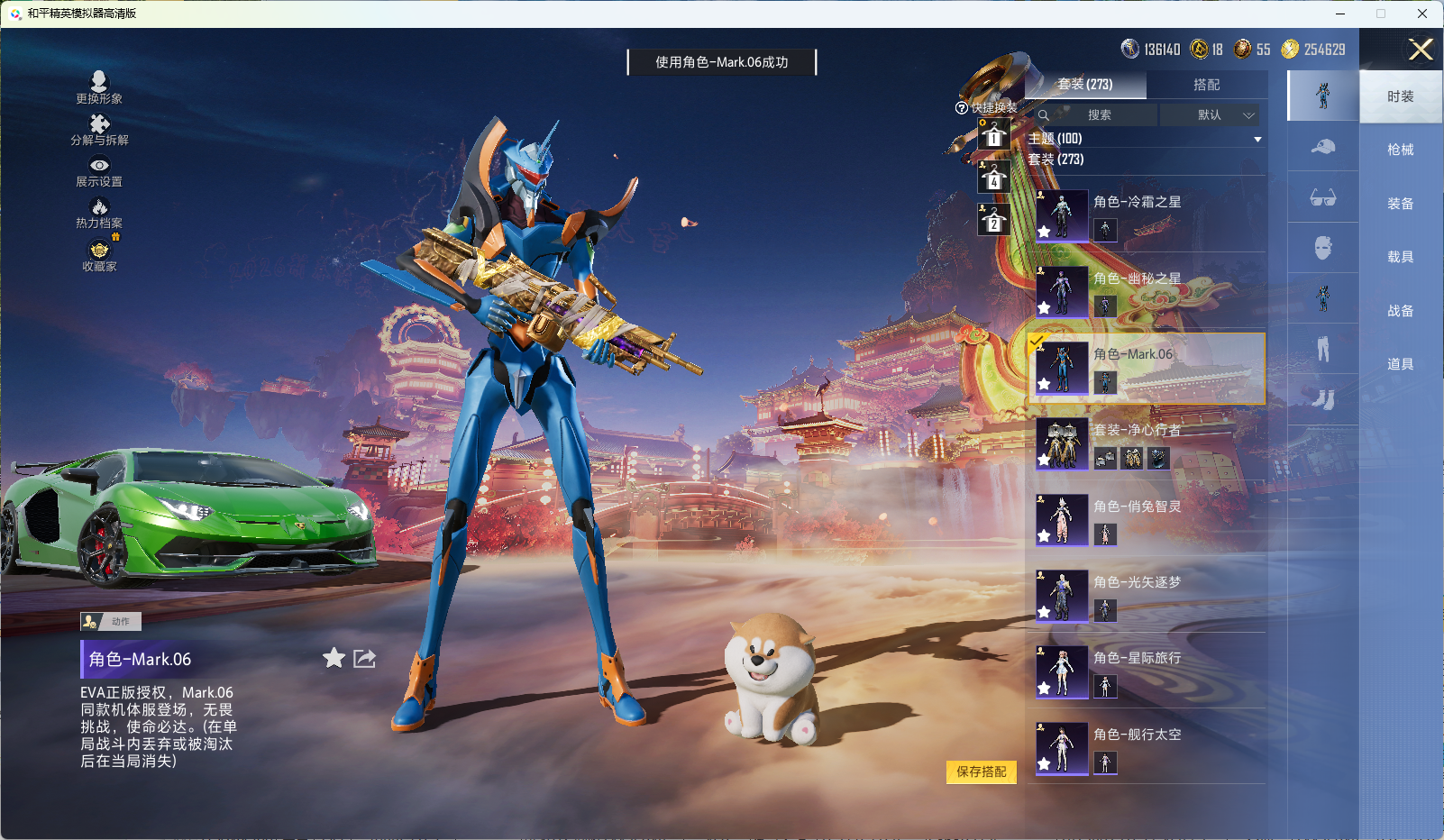Select the 角色-冷霜之星 outfit row
The image size is (1444, 840).
[x=1148, y=215]
